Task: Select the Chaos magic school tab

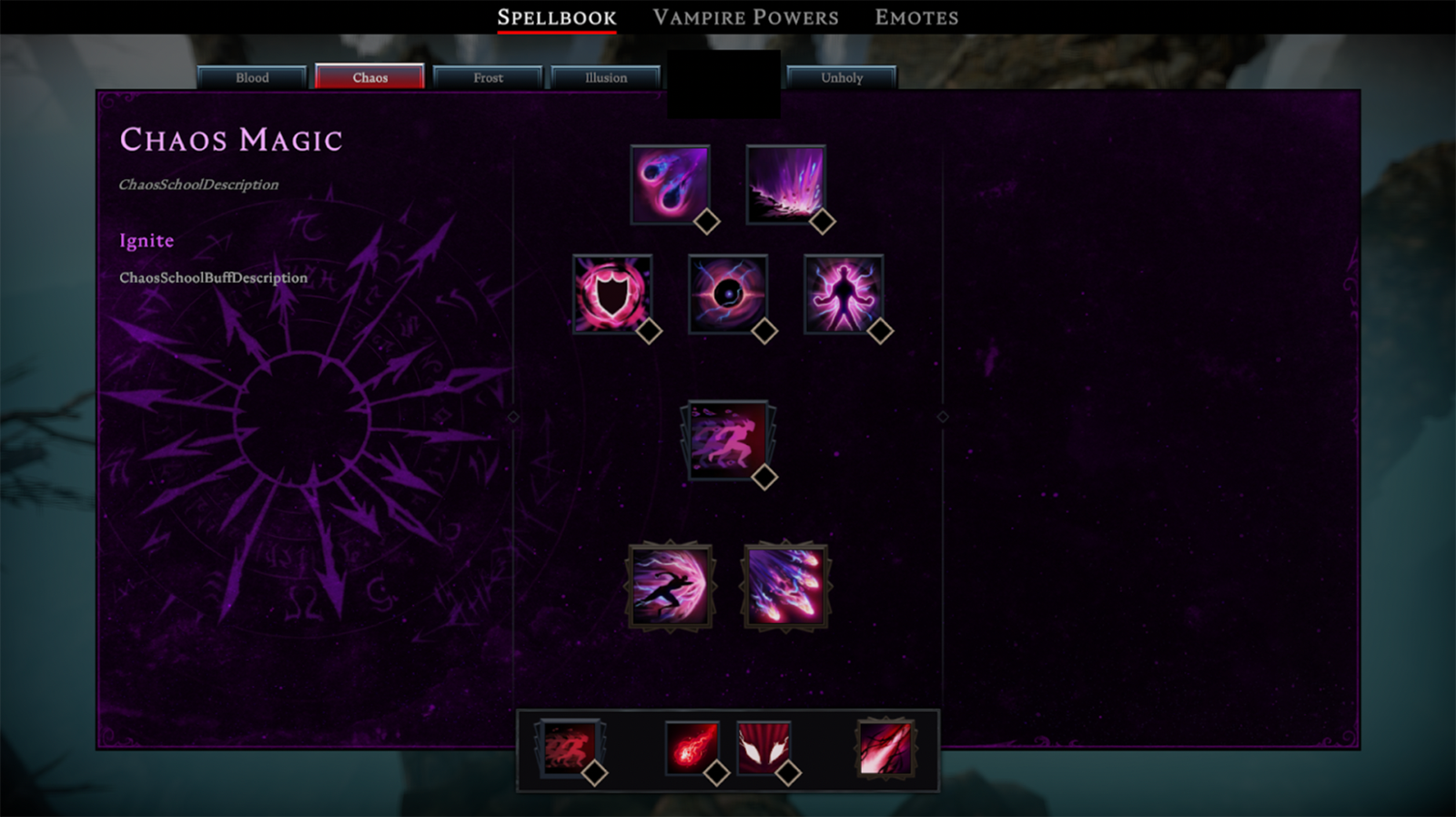Action: point(369,77)
